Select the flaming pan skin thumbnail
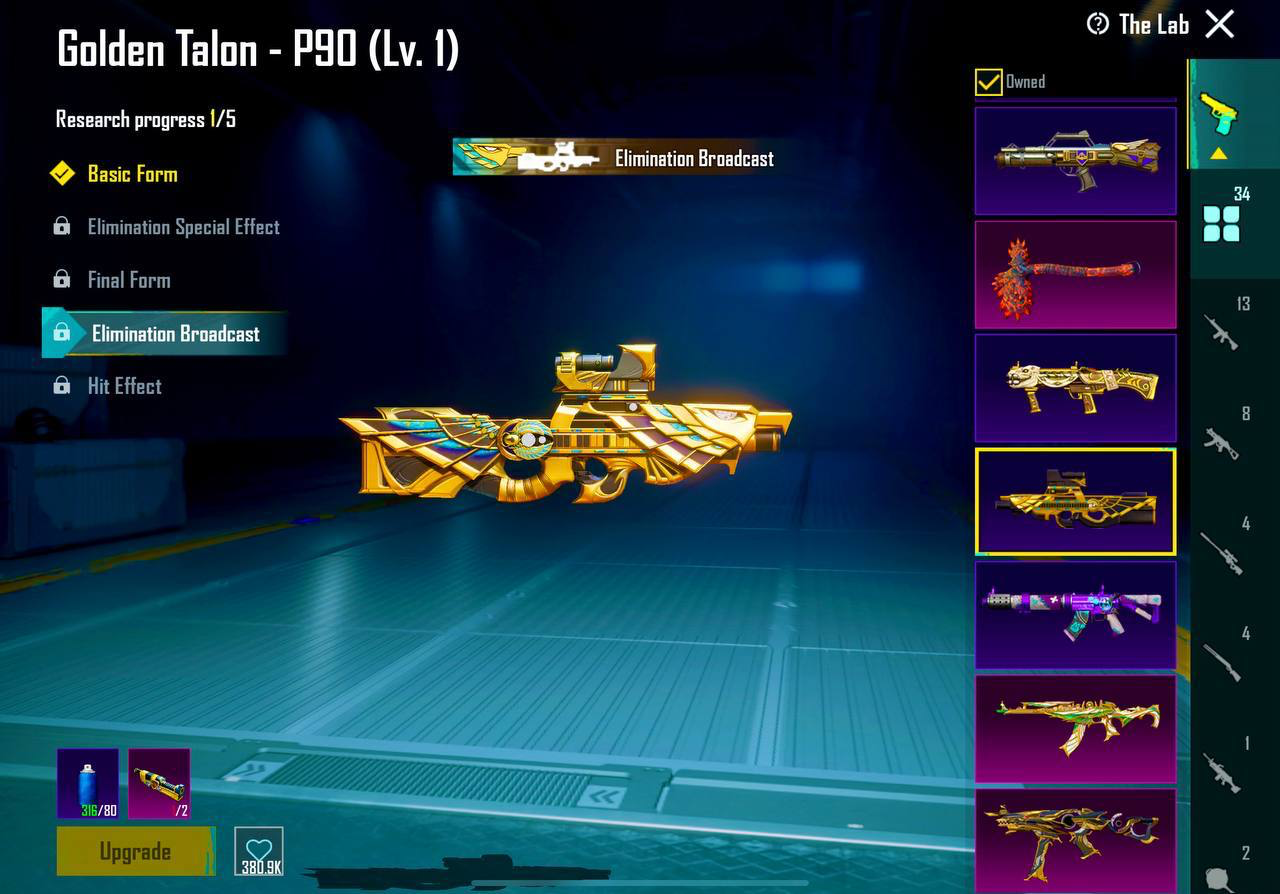Screen dimensions: 1280x894 (x=1074, y=274)
